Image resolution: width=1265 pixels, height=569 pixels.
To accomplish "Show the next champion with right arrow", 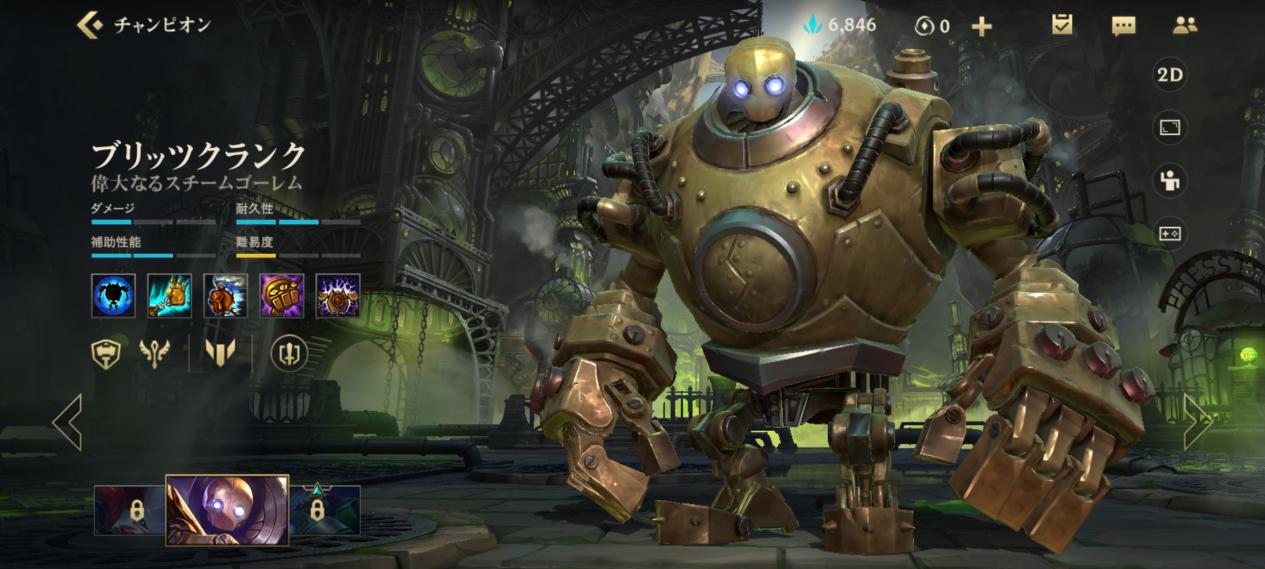I will (1197, 421).
